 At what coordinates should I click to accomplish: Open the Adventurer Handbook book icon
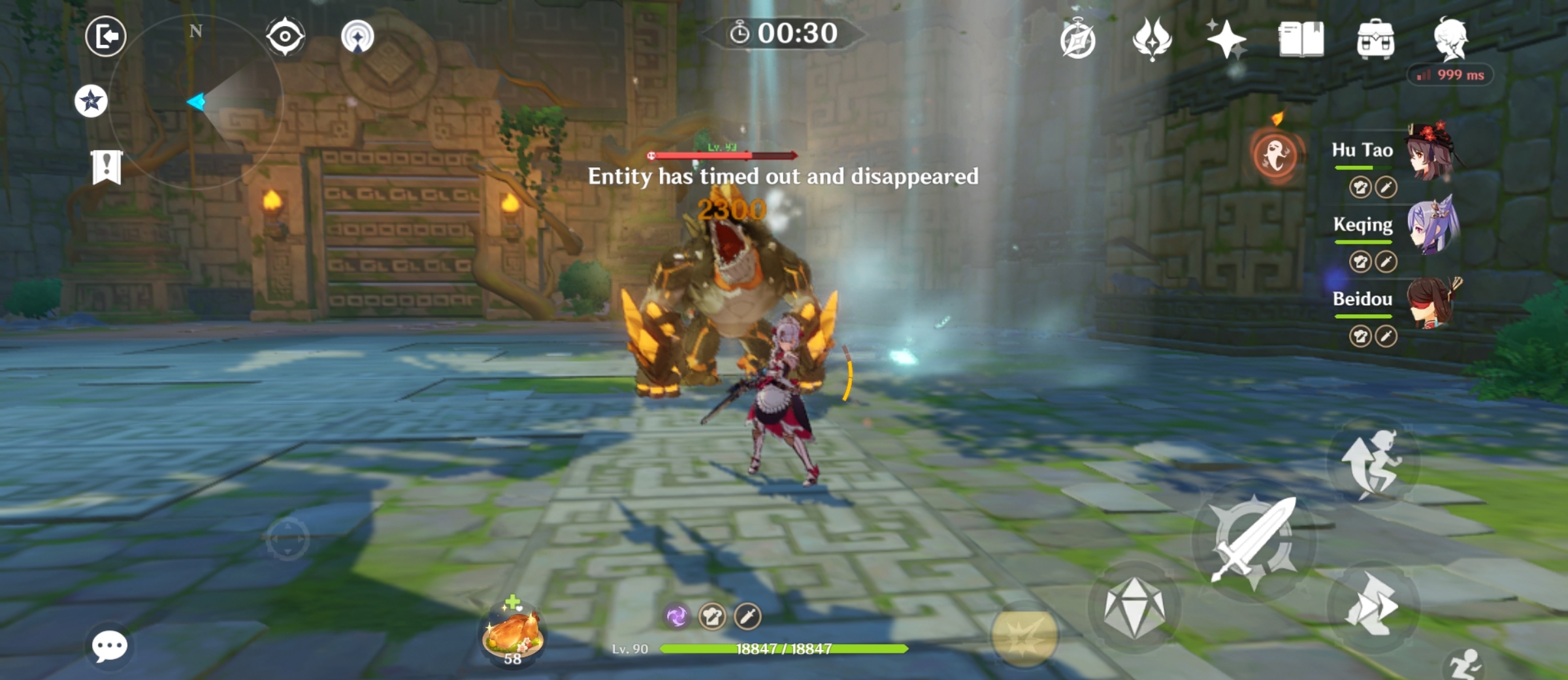click(x=1302, y=40)
